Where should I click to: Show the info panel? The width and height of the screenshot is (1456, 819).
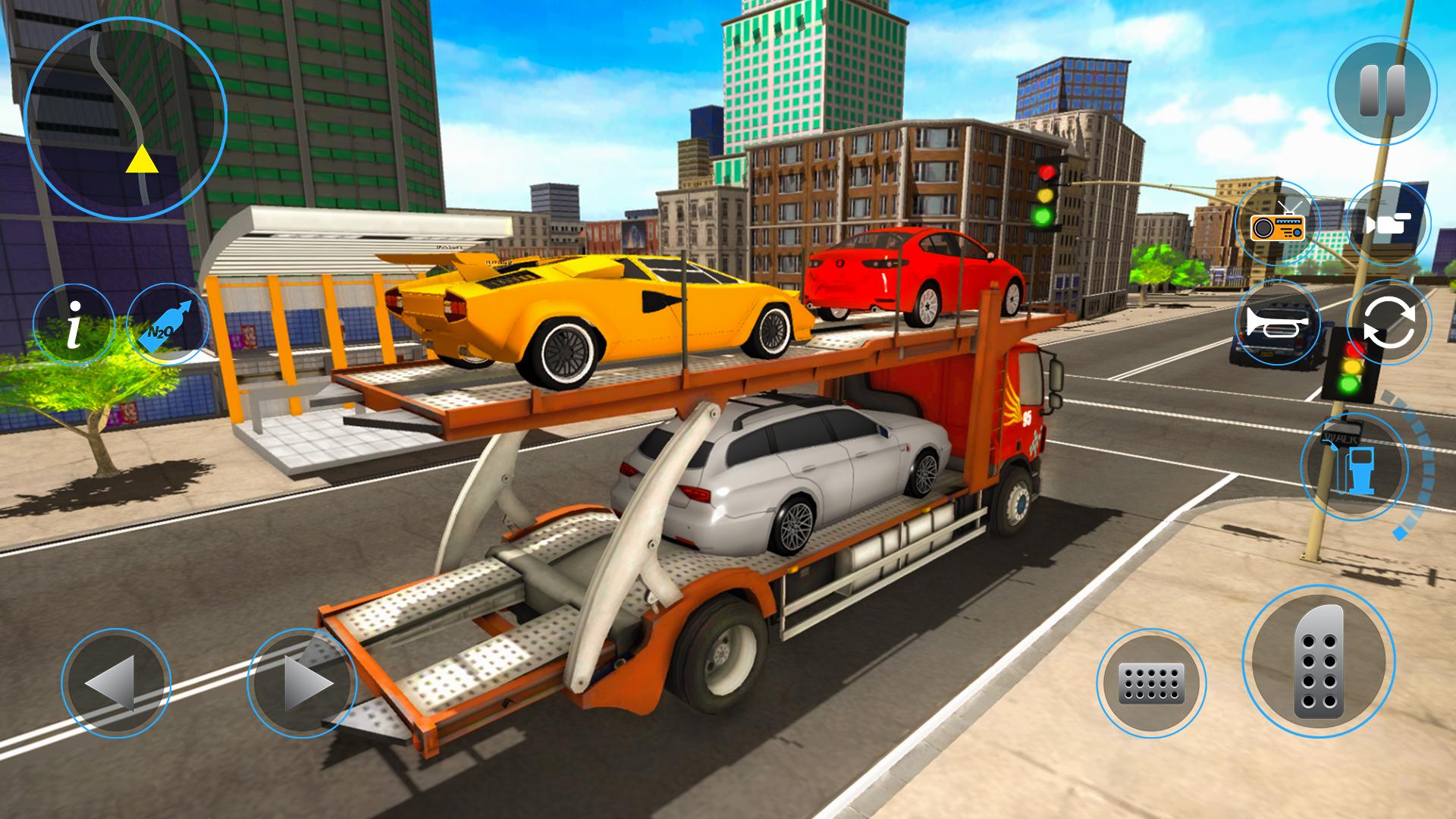74,324
